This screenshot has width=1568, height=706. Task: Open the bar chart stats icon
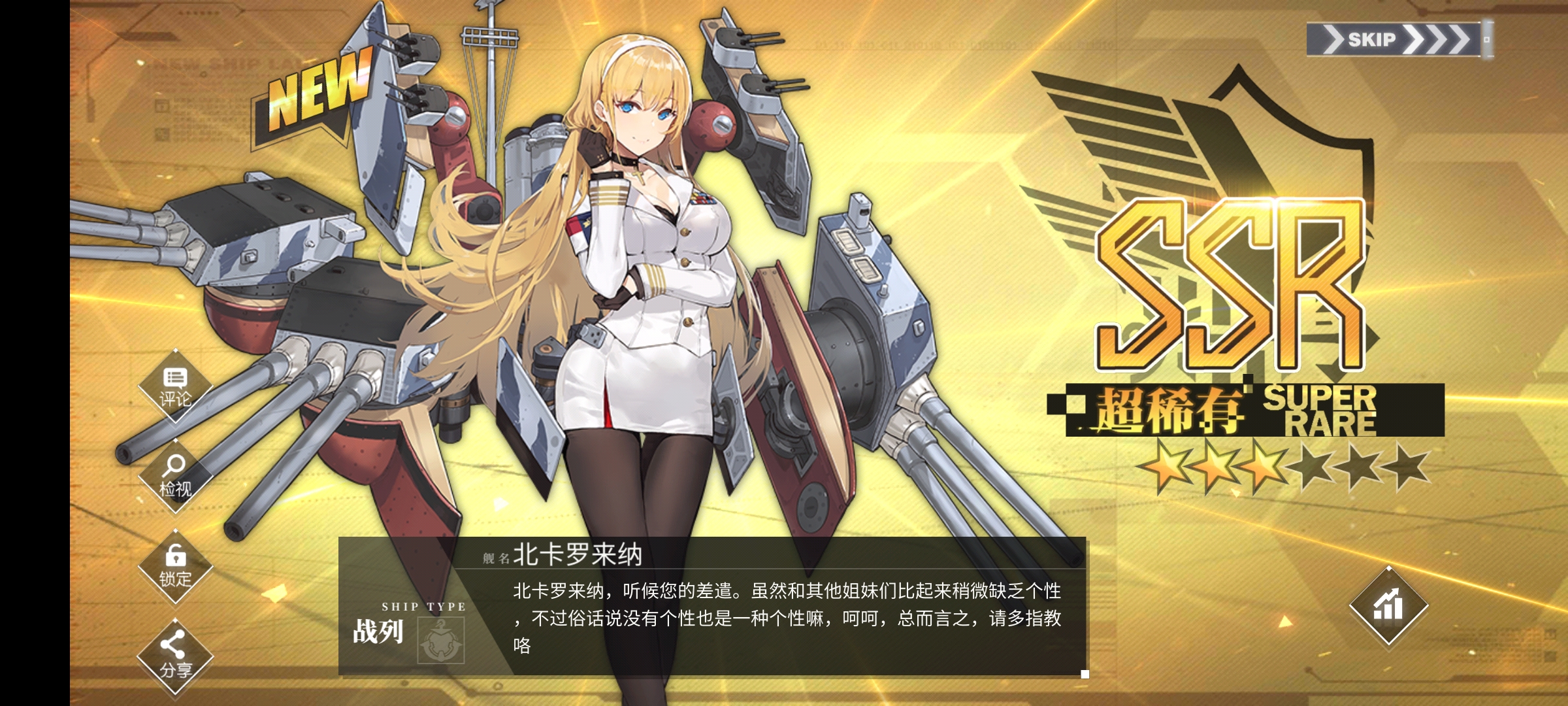1388,605
